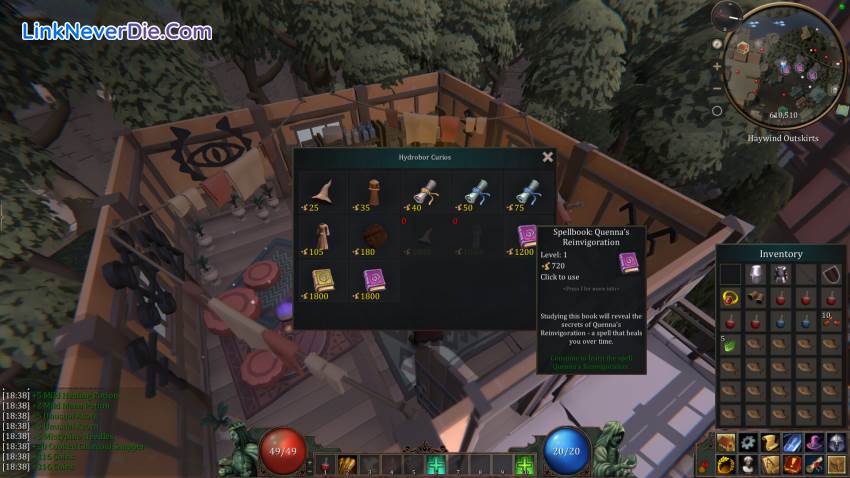Buy the pointed hat priced at 25
The image size is (850, 478).
322,190
